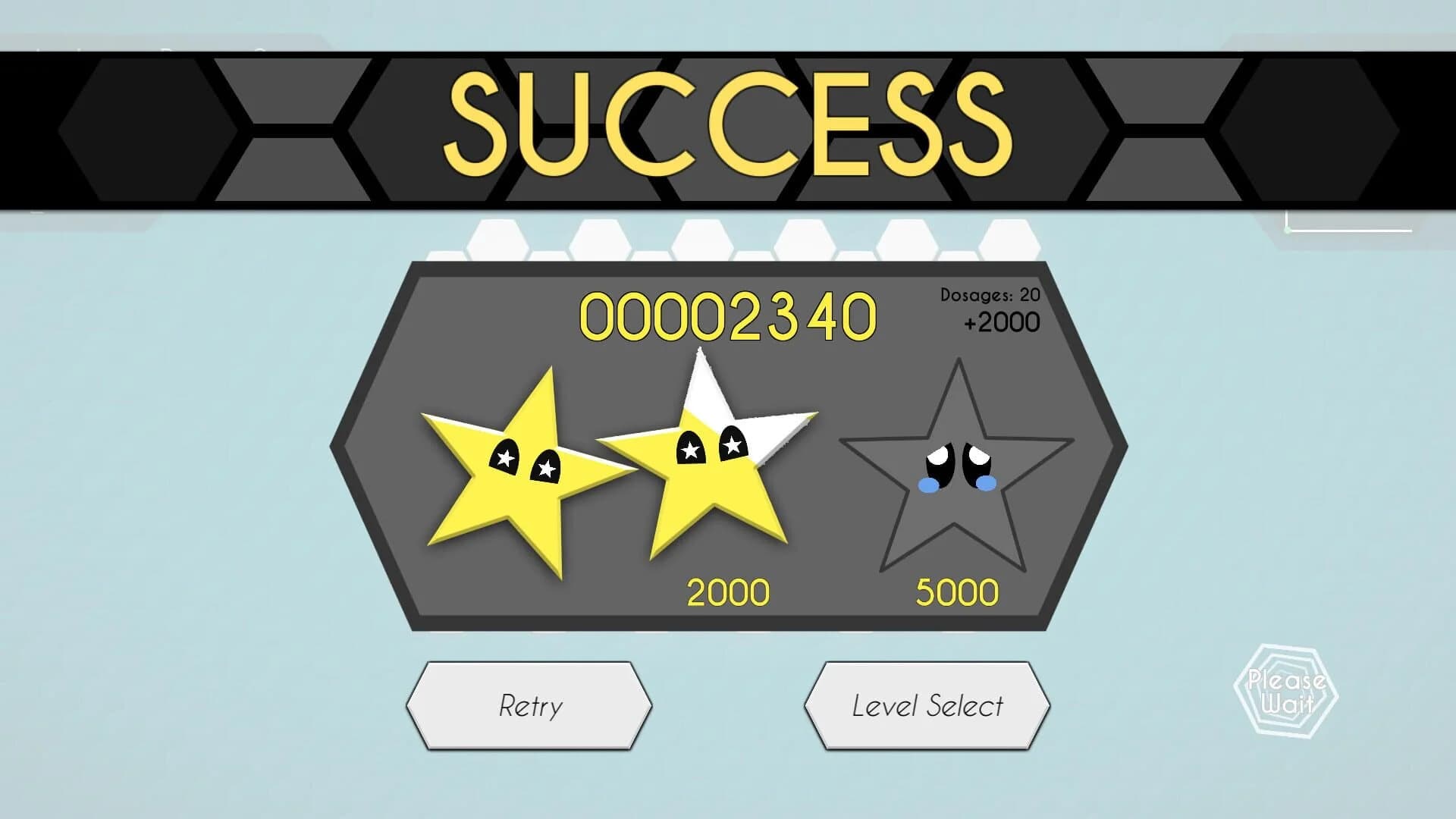Open Level Select
The height and width of the screenshot is (819, 1456).
[x=929, y=705]
